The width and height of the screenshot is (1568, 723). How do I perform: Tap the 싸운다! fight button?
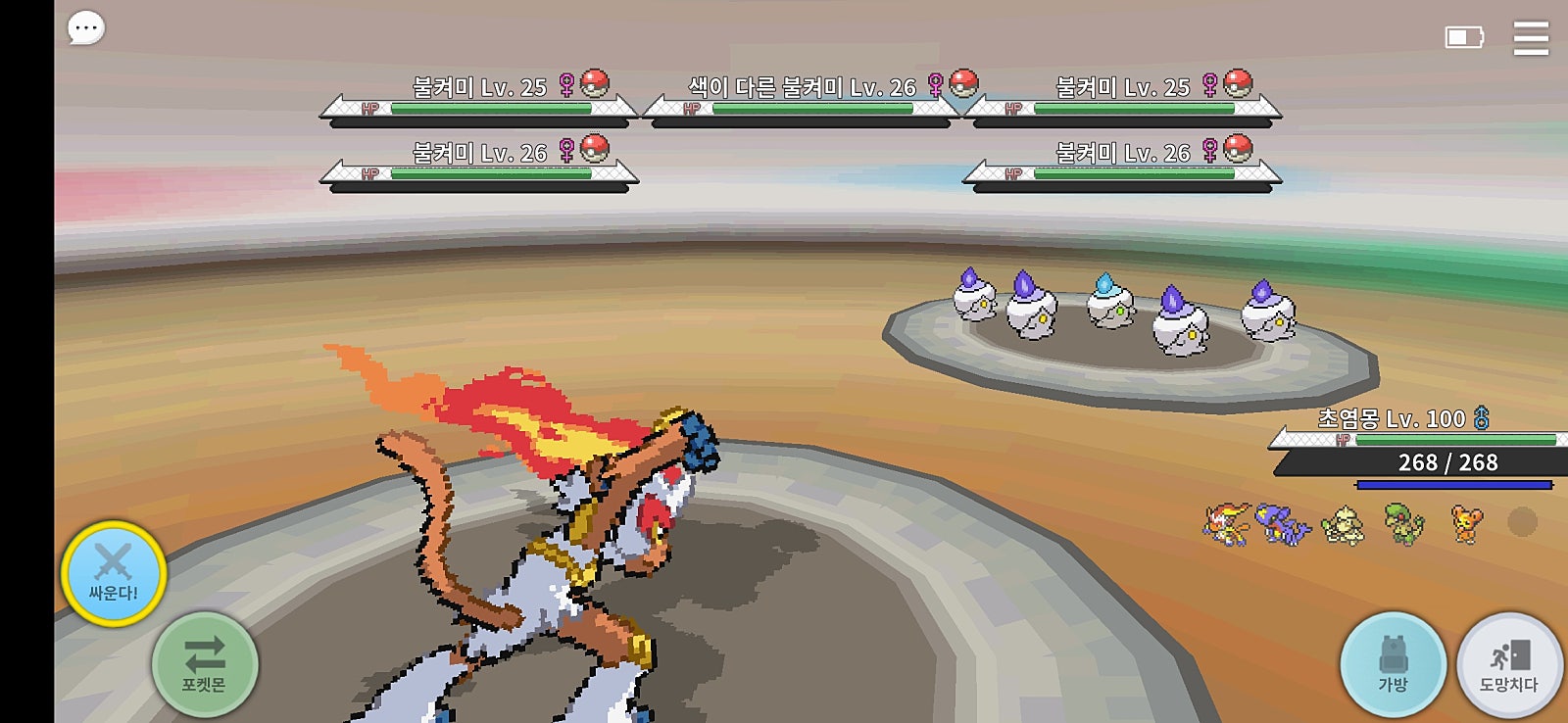coord(114,573)
